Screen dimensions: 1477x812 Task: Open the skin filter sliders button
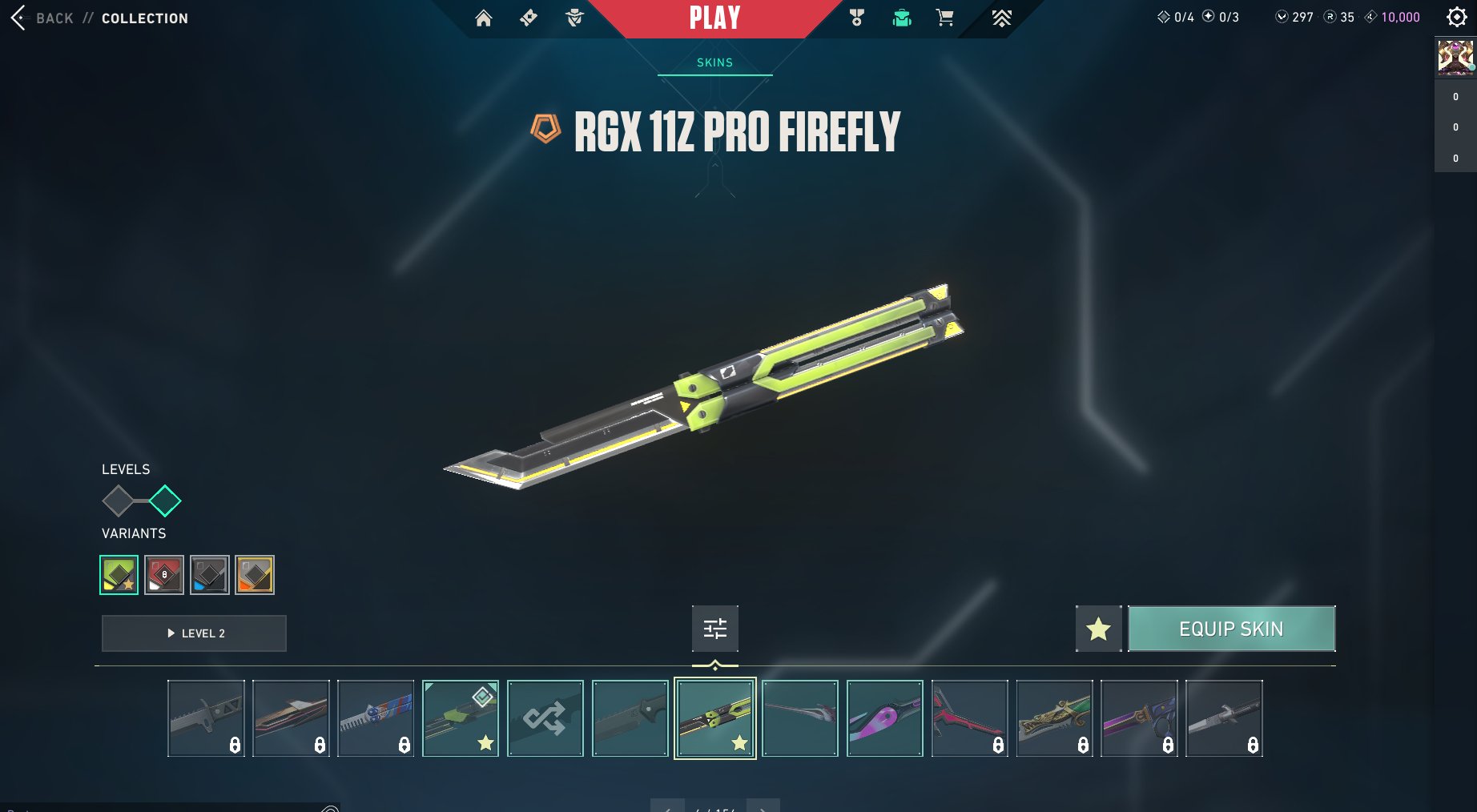715,629
